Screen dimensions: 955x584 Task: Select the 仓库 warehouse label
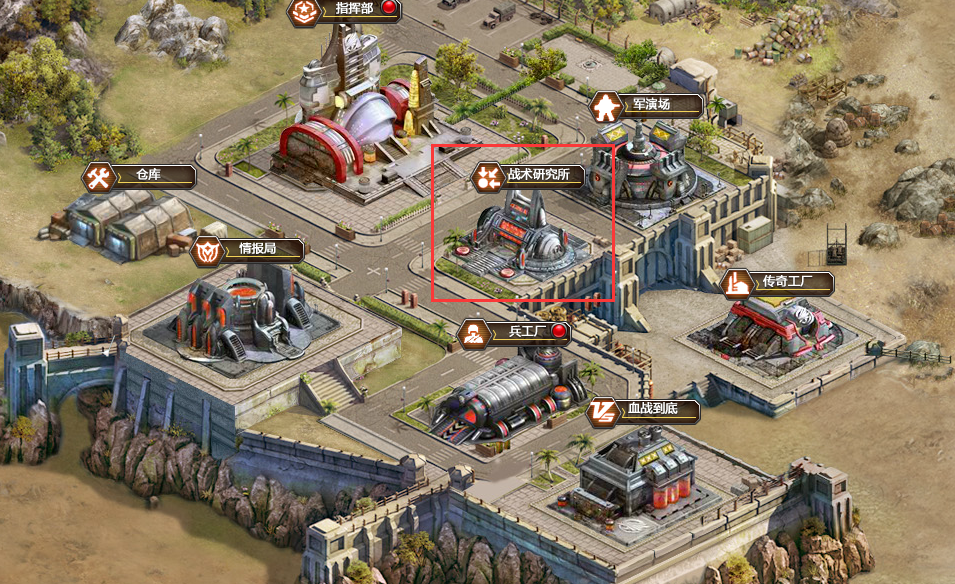pos(139,177)
